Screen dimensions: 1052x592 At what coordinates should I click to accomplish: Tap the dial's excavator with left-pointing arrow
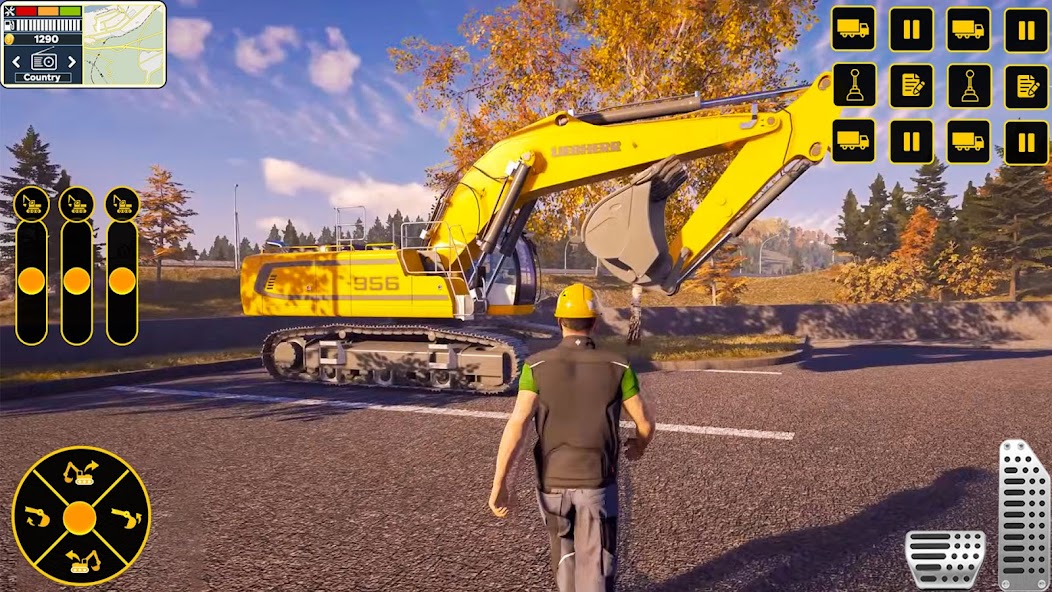(81, 561)
